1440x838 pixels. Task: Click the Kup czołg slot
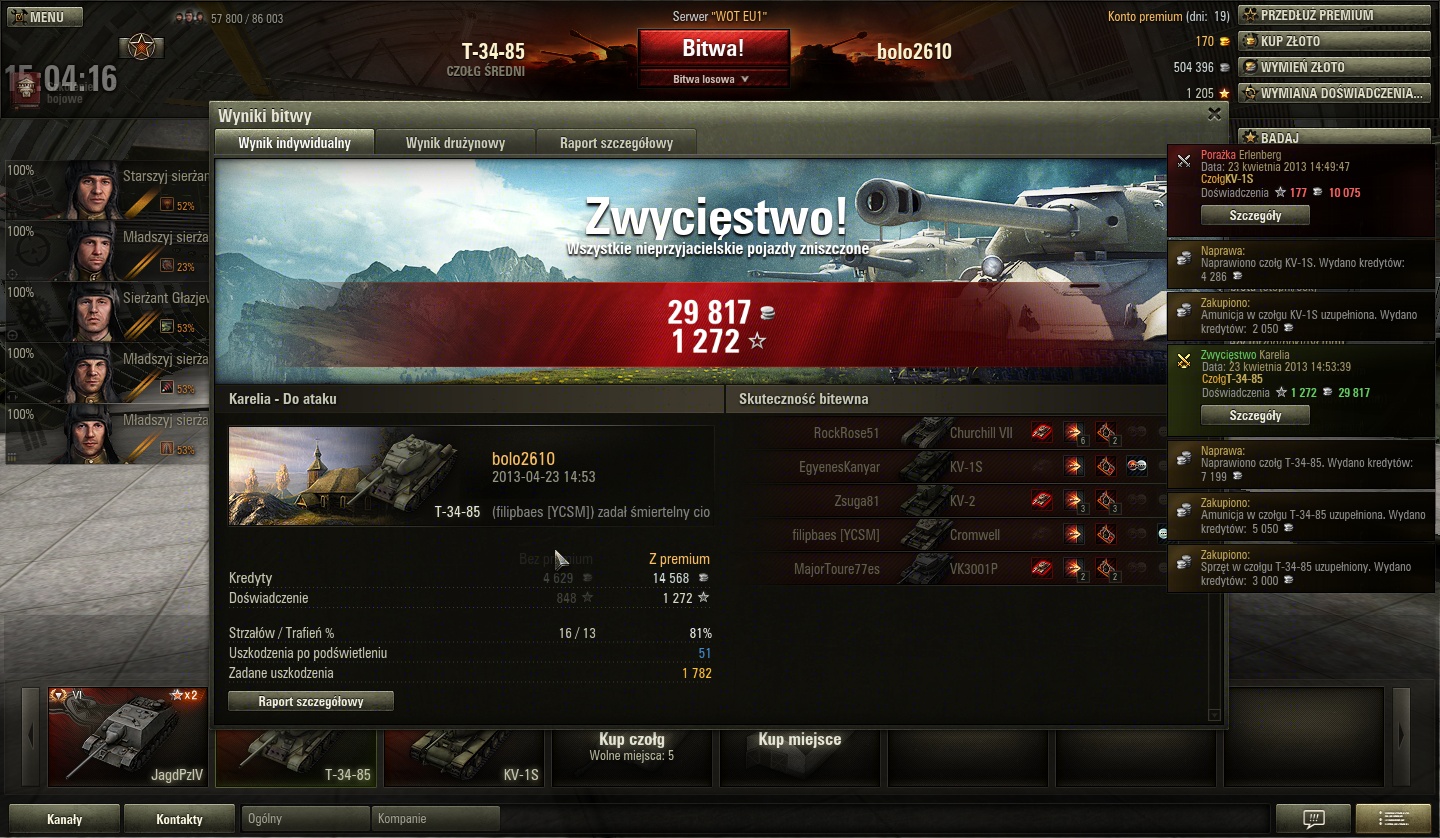coord(631,746)
